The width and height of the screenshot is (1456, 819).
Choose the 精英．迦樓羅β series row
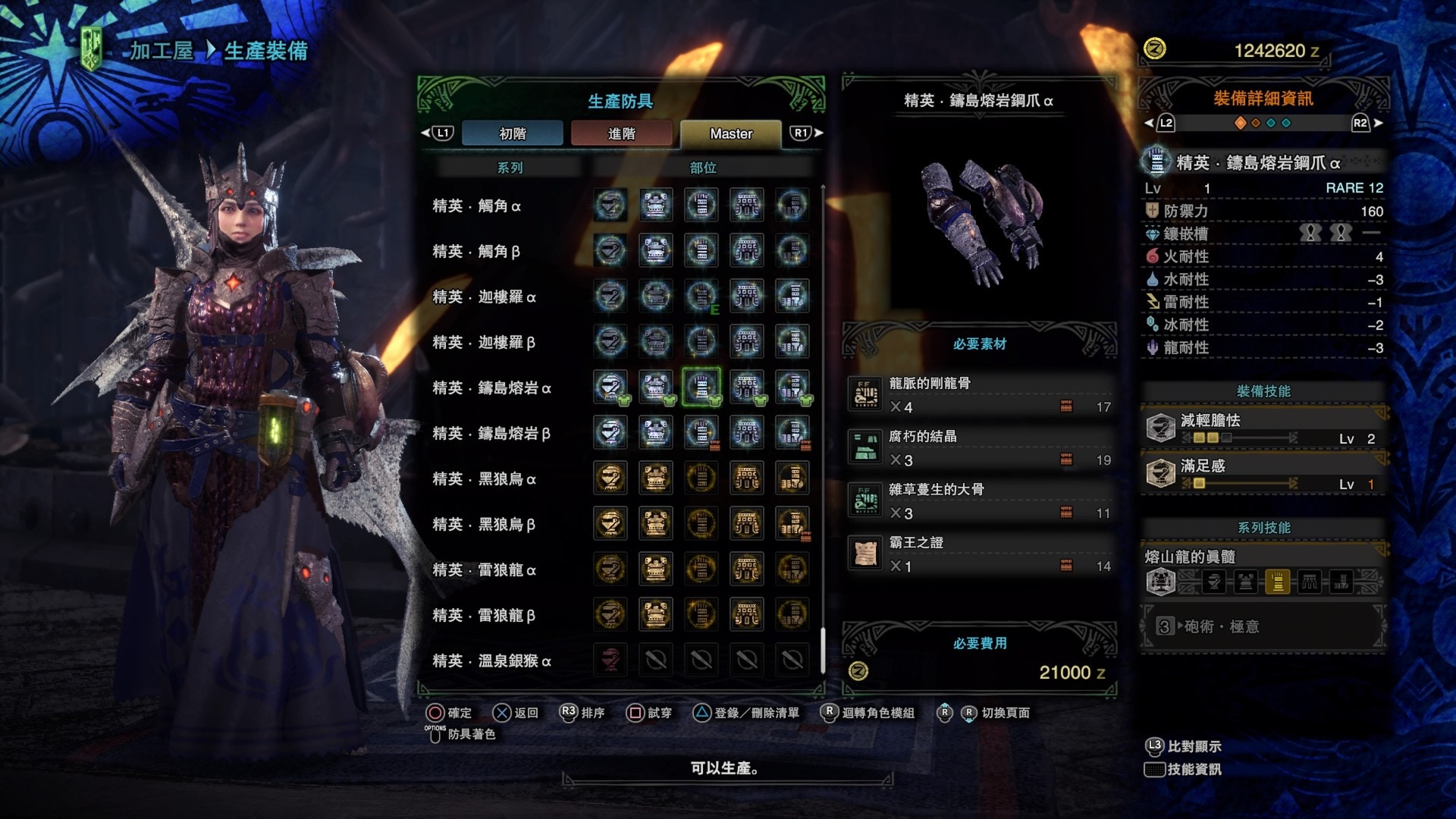click(484, 343)
